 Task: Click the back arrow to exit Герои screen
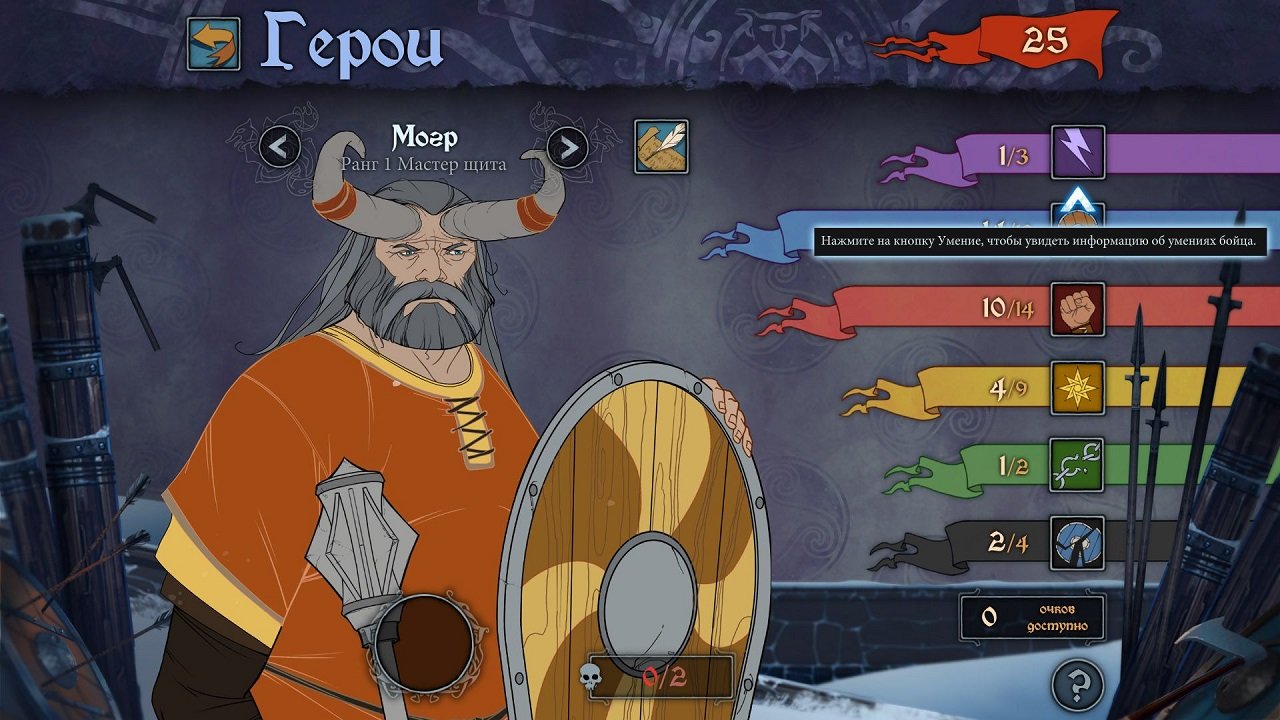(213, 42)
